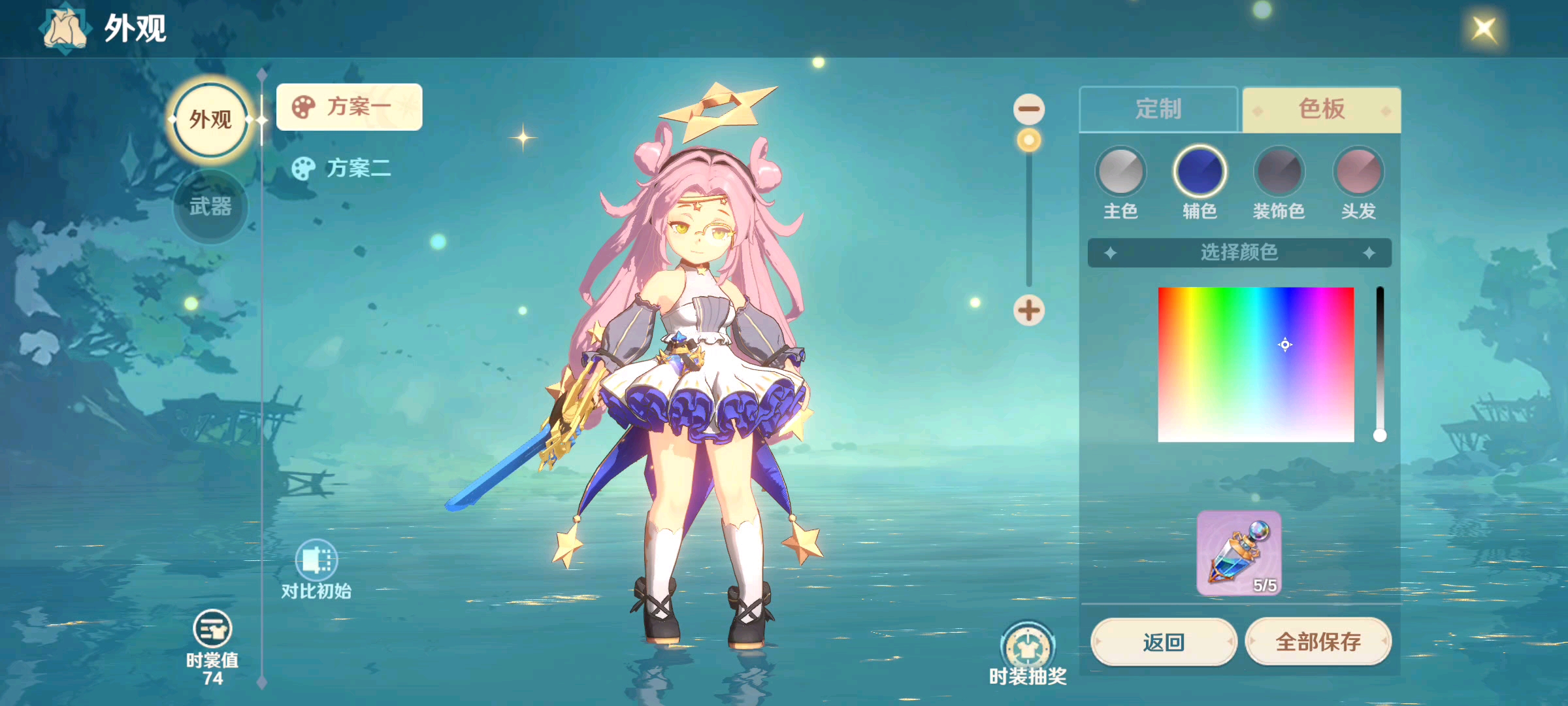Select the 主色 main color swatch
Viewport: 1568px width, 706px height.
[1120, 172]
